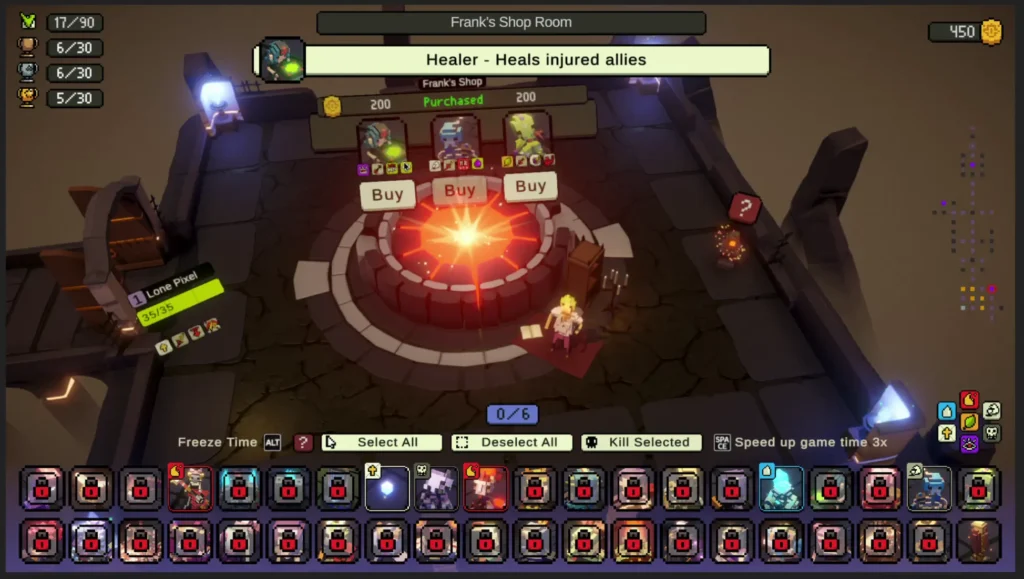Toggle the blue droplet filter icon

pyautogui.click(x=947, y=411)
